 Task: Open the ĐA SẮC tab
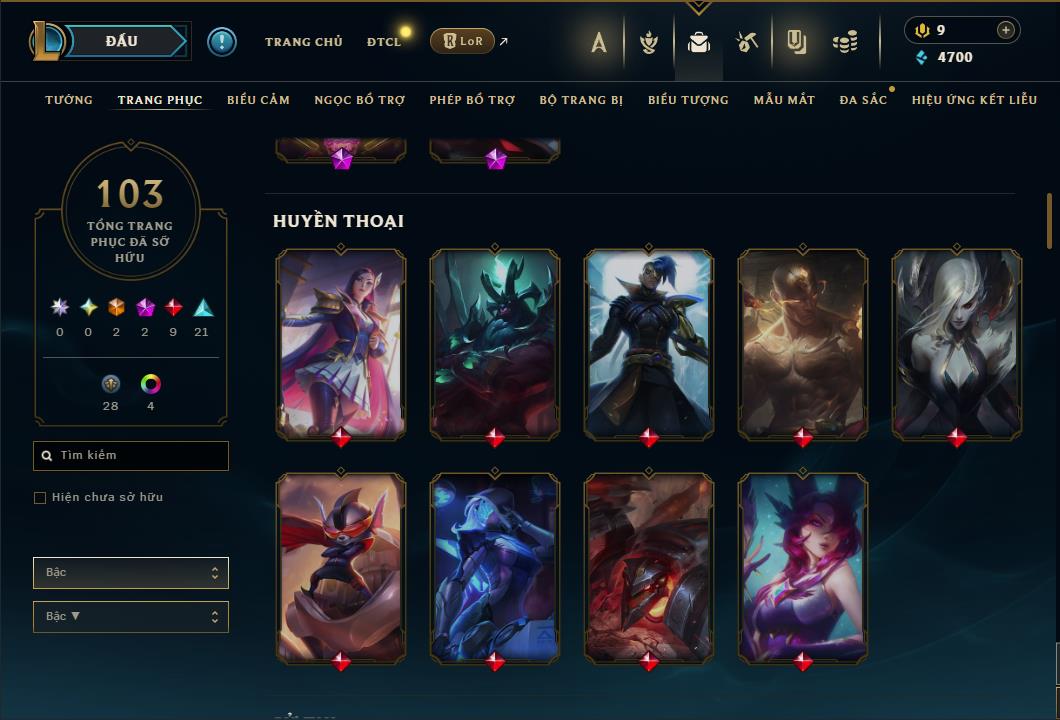coord(863,100)
